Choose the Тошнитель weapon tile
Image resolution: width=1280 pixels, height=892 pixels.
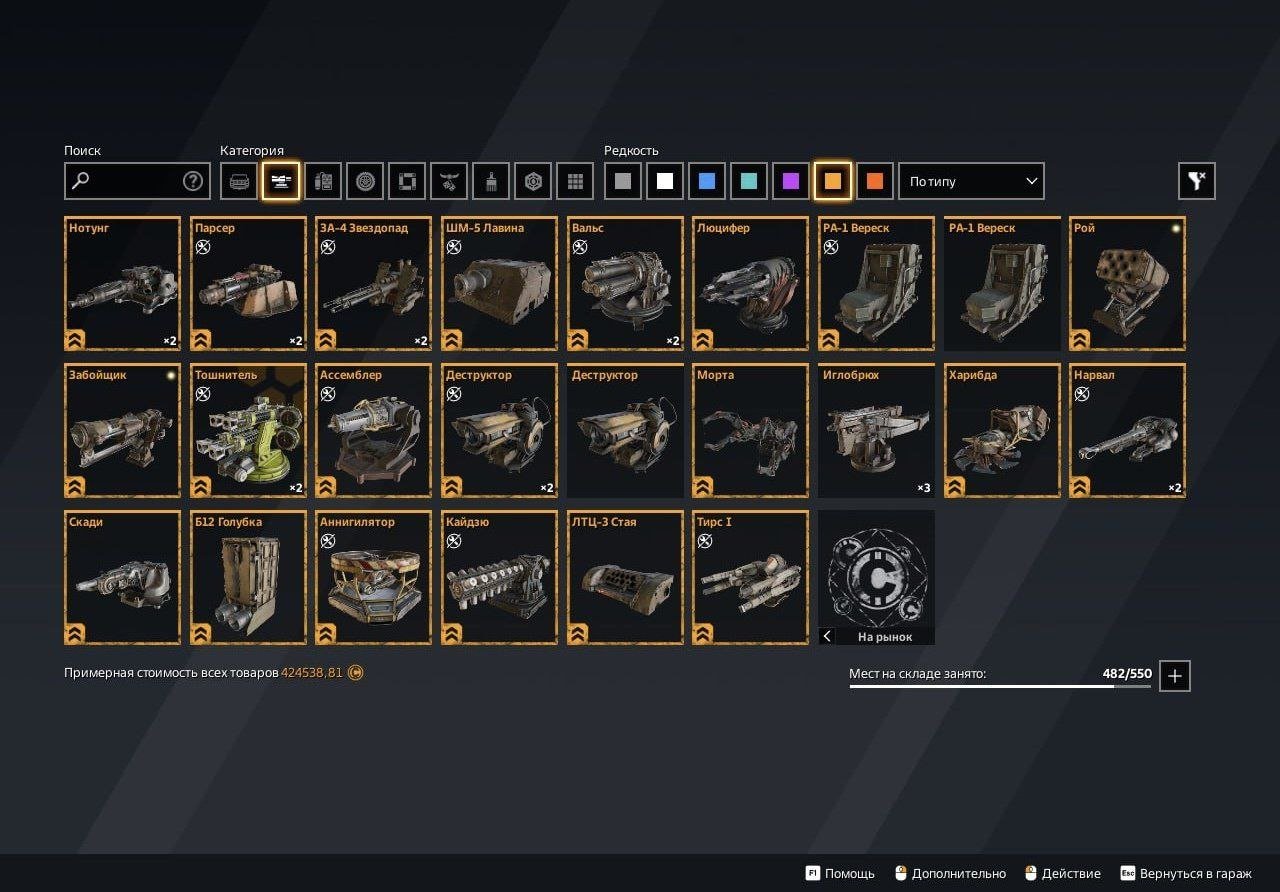248,431
